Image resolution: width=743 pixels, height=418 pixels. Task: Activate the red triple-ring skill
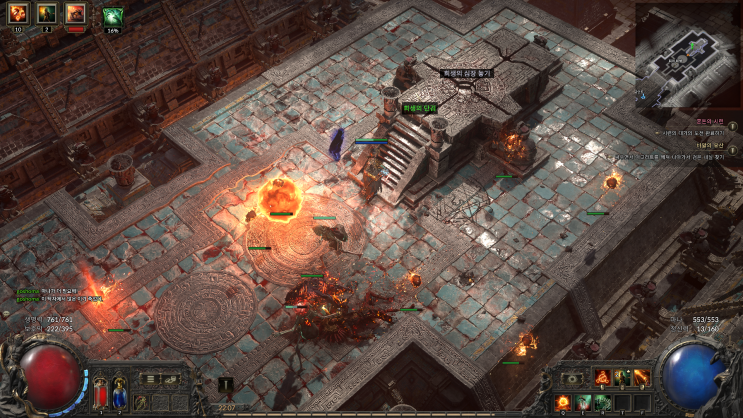(x=603, y=377)
